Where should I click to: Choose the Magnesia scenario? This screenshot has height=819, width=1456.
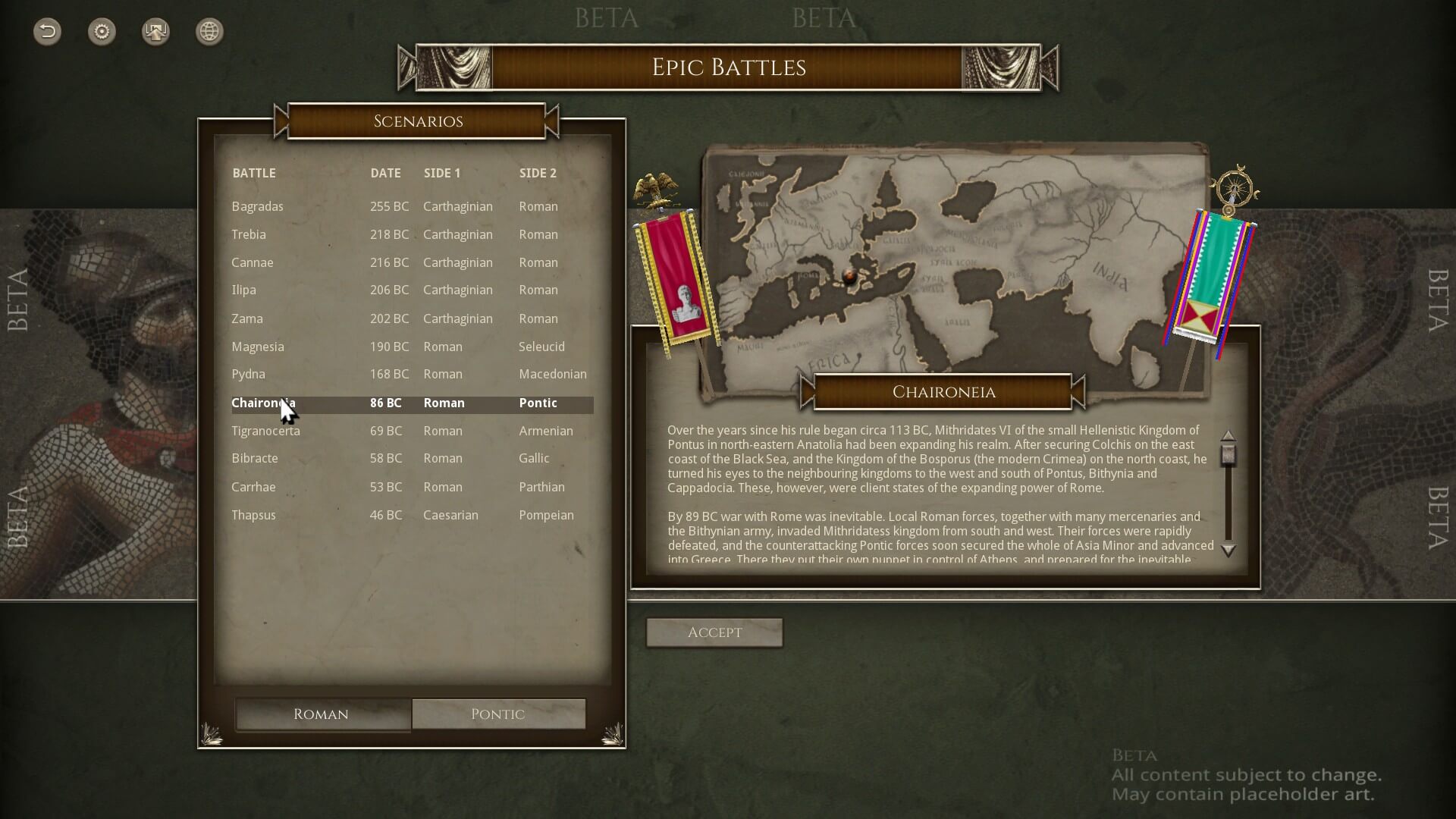(x=258, y=347)
